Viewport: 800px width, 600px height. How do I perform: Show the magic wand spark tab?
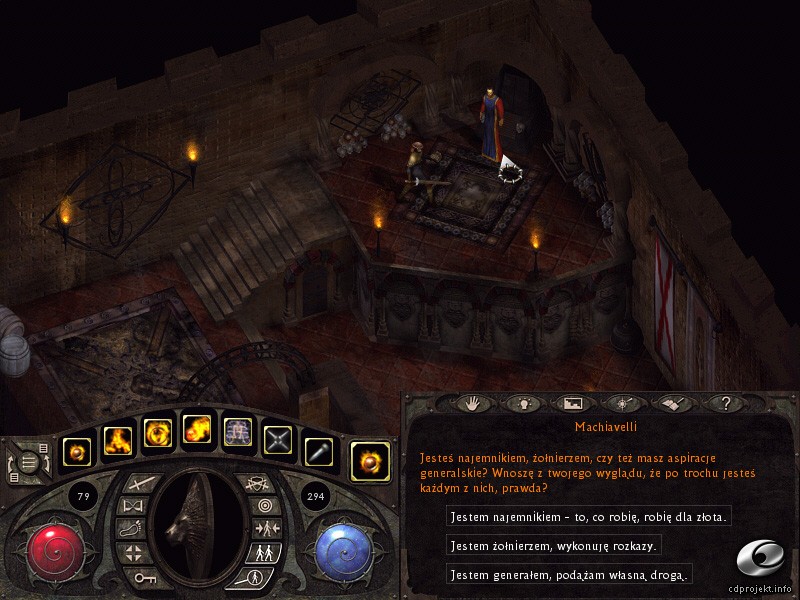pos(623,403)
